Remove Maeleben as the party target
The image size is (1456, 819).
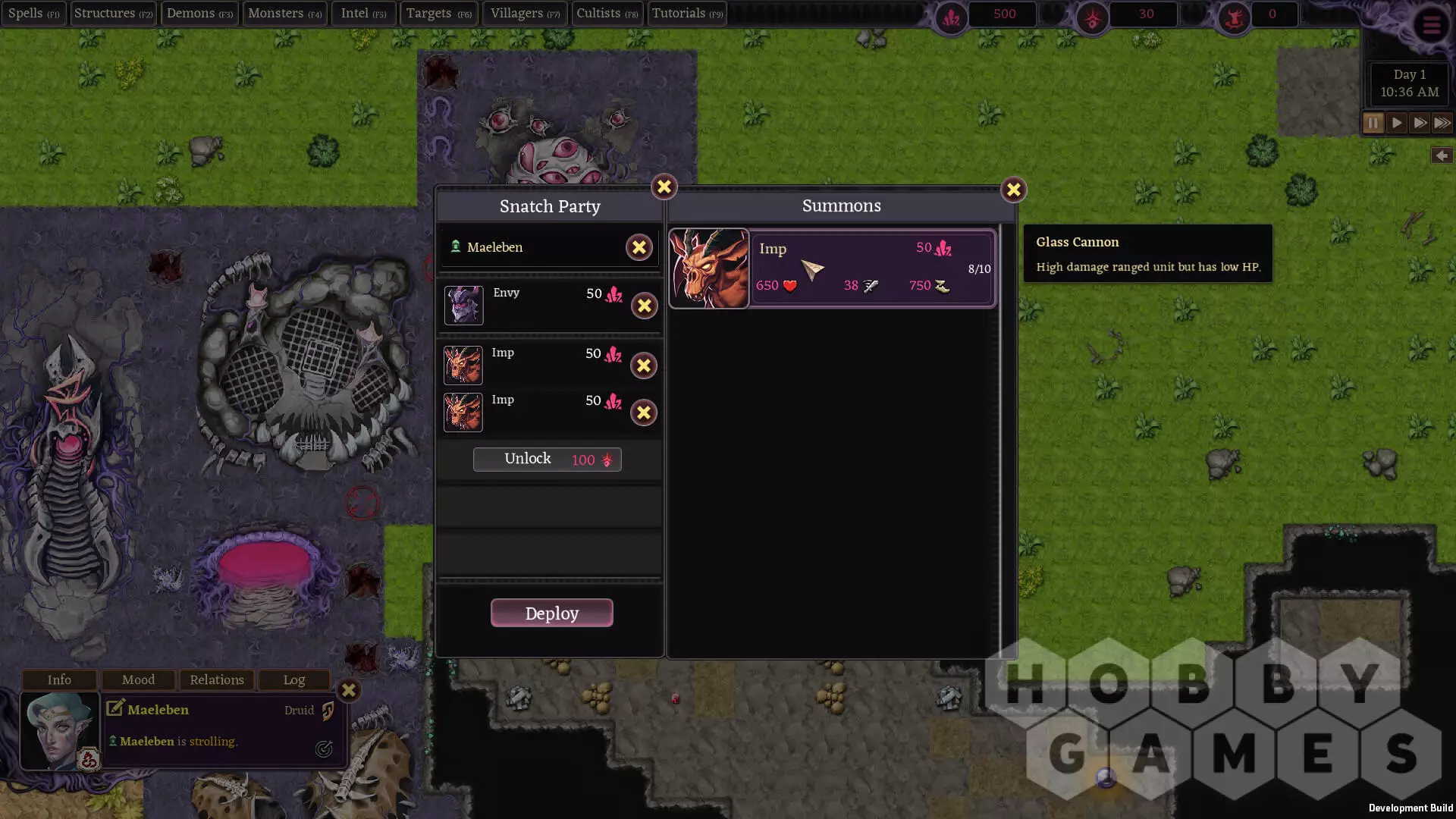639,247
